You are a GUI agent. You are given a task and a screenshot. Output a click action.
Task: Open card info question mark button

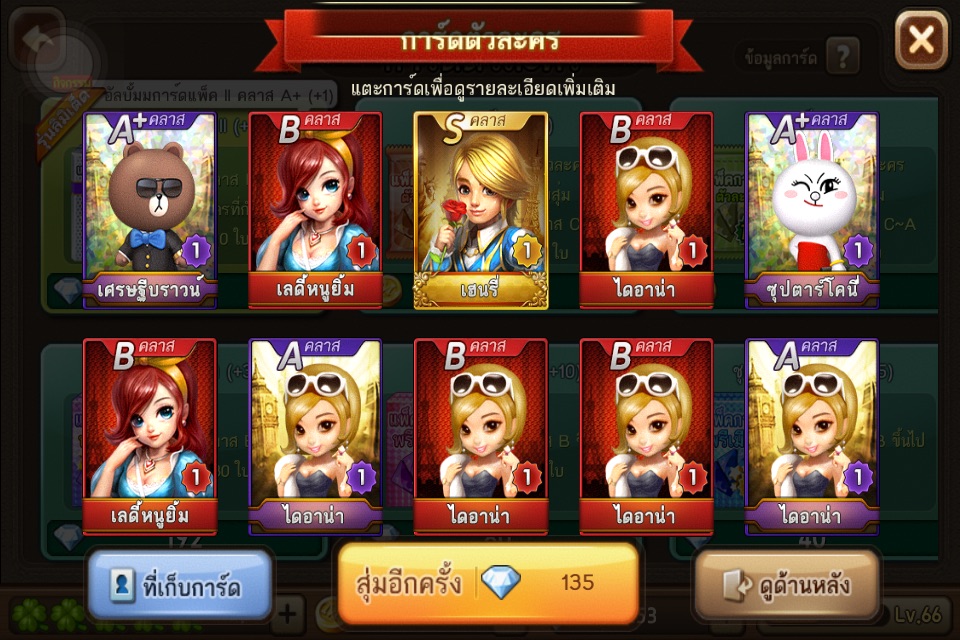(842, 57)
